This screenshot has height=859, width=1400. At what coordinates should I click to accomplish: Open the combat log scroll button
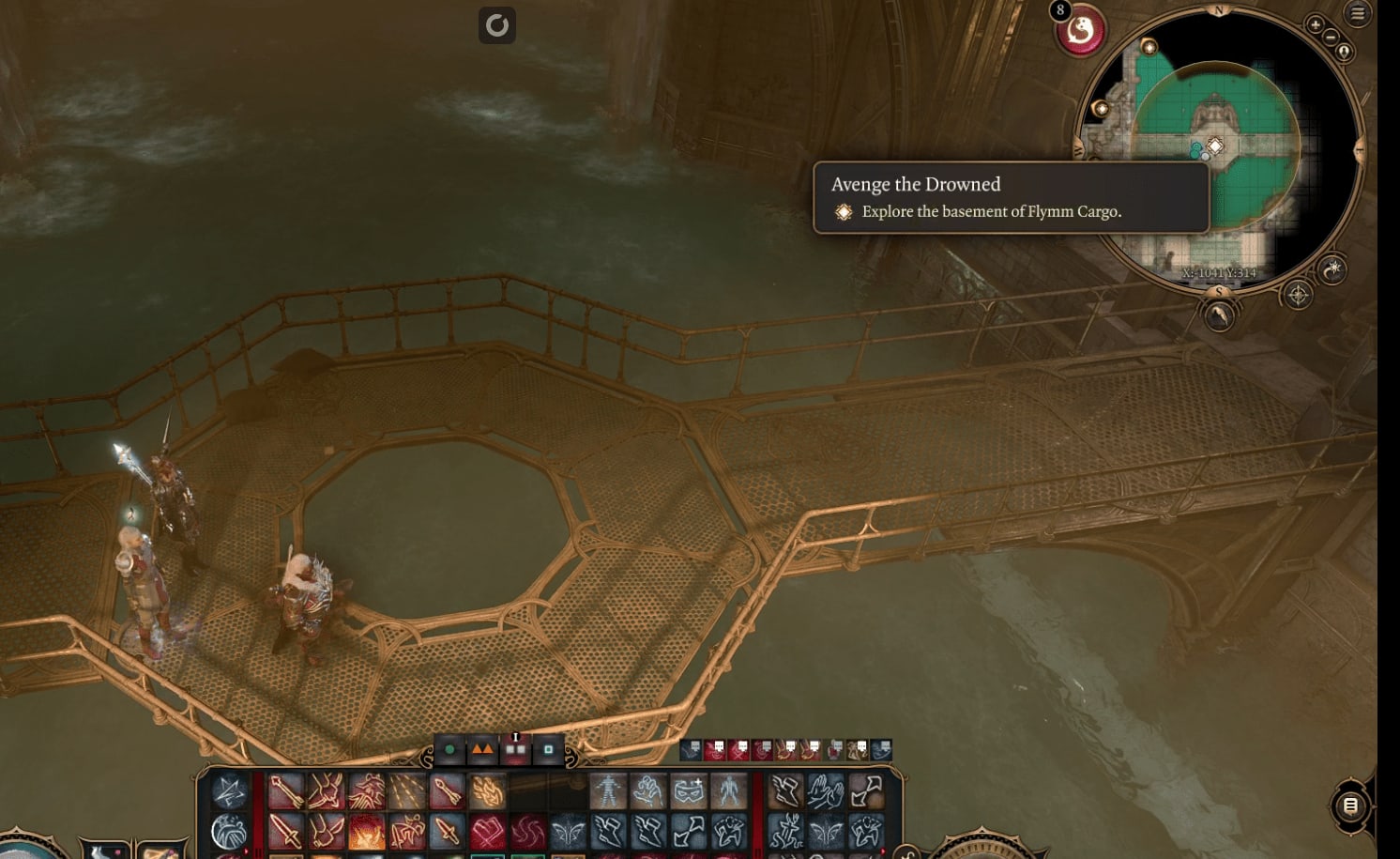(x=1350, y=805)
